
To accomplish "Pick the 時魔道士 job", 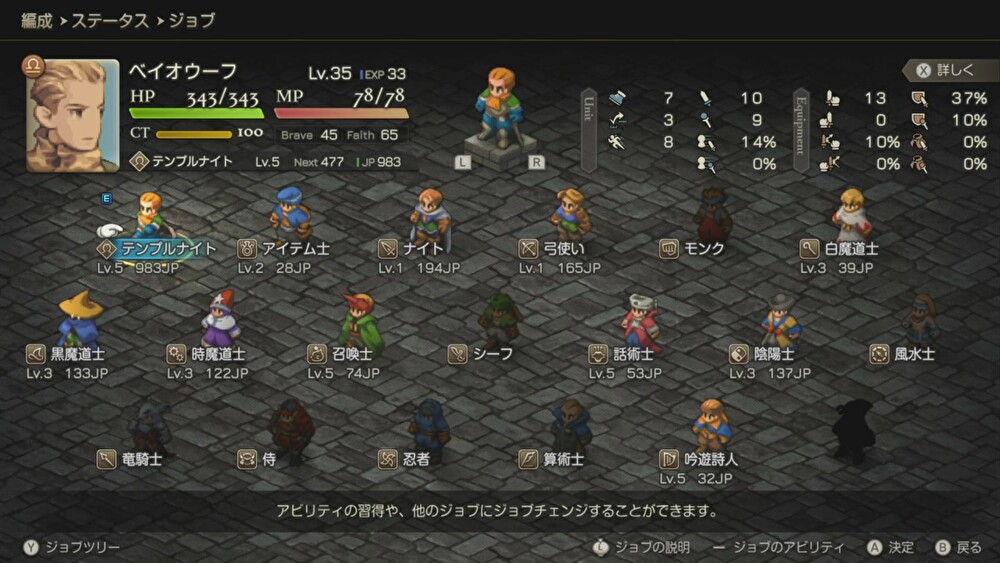I will [213, 353].
